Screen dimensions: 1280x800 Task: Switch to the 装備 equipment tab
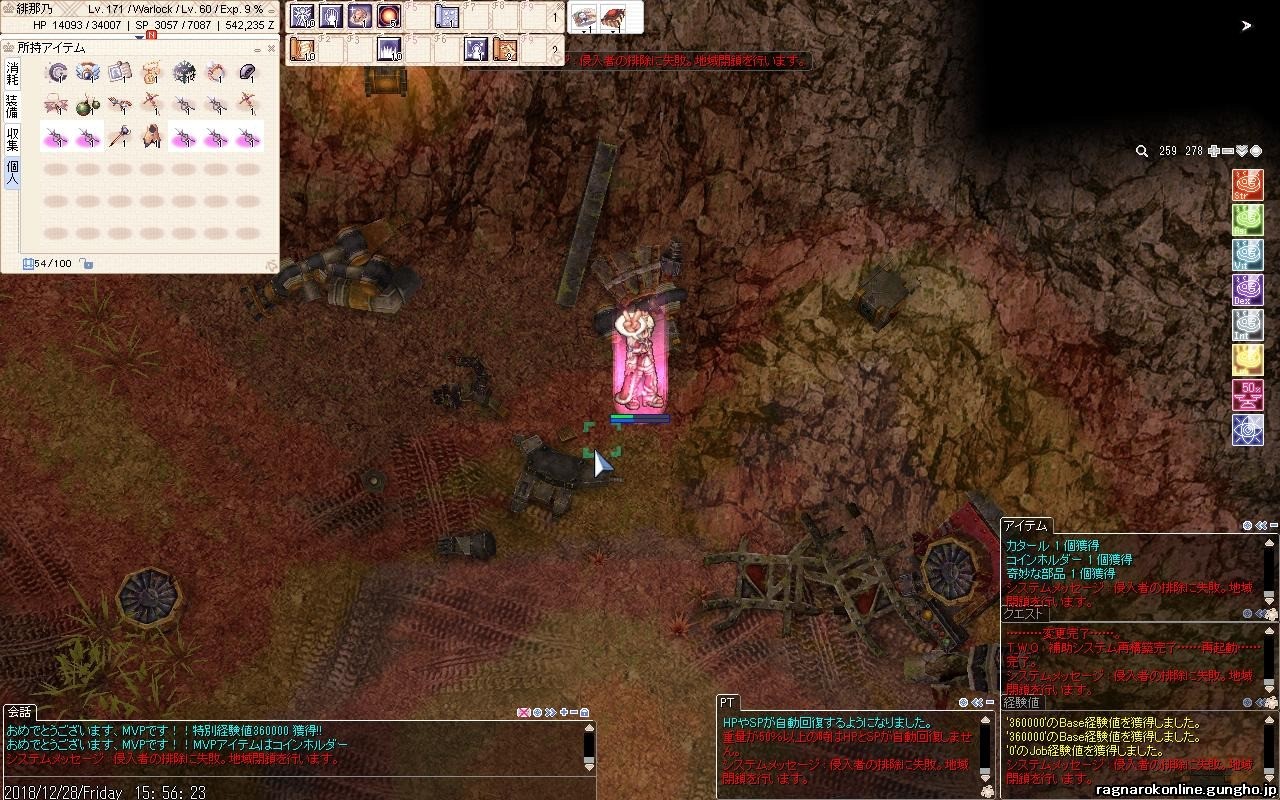[12, 106]
